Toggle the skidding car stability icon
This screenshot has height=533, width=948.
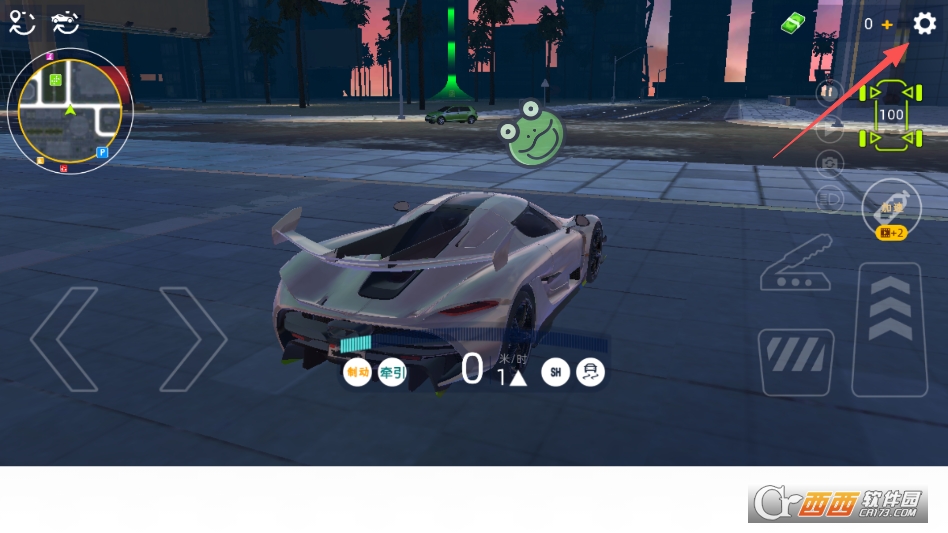point(591,373)
